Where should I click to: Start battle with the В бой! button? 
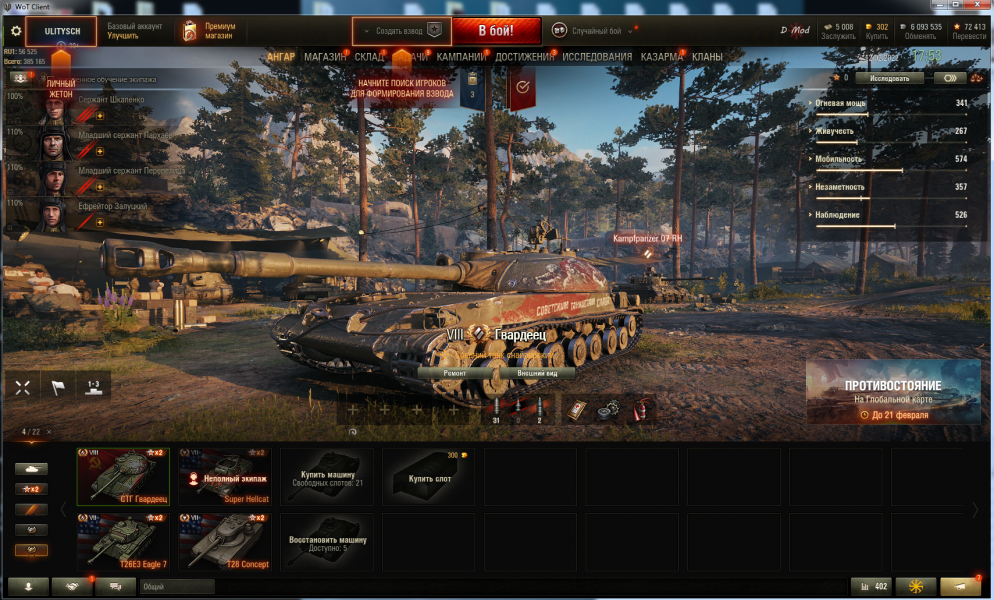(x=495, y=31)
